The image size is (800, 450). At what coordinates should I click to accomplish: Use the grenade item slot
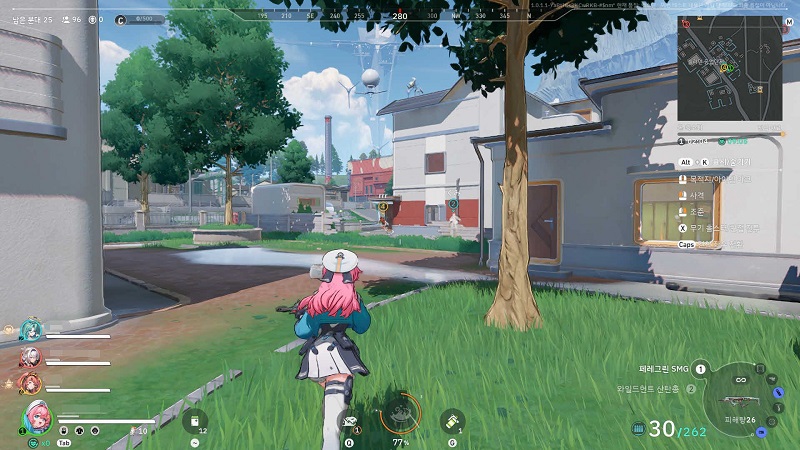click(x=453, y=421)
